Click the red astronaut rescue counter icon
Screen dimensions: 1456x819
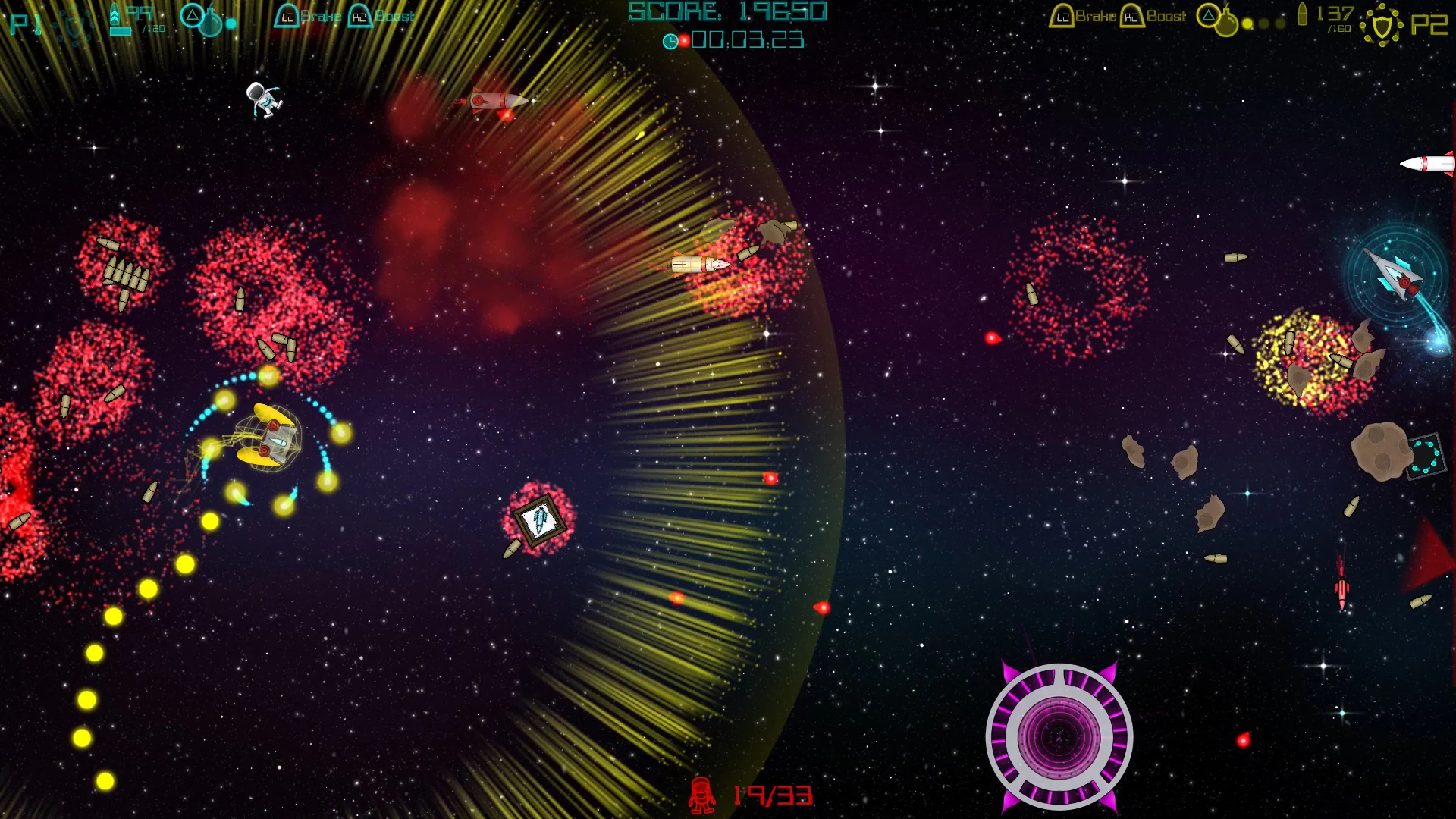pos(701,794)
